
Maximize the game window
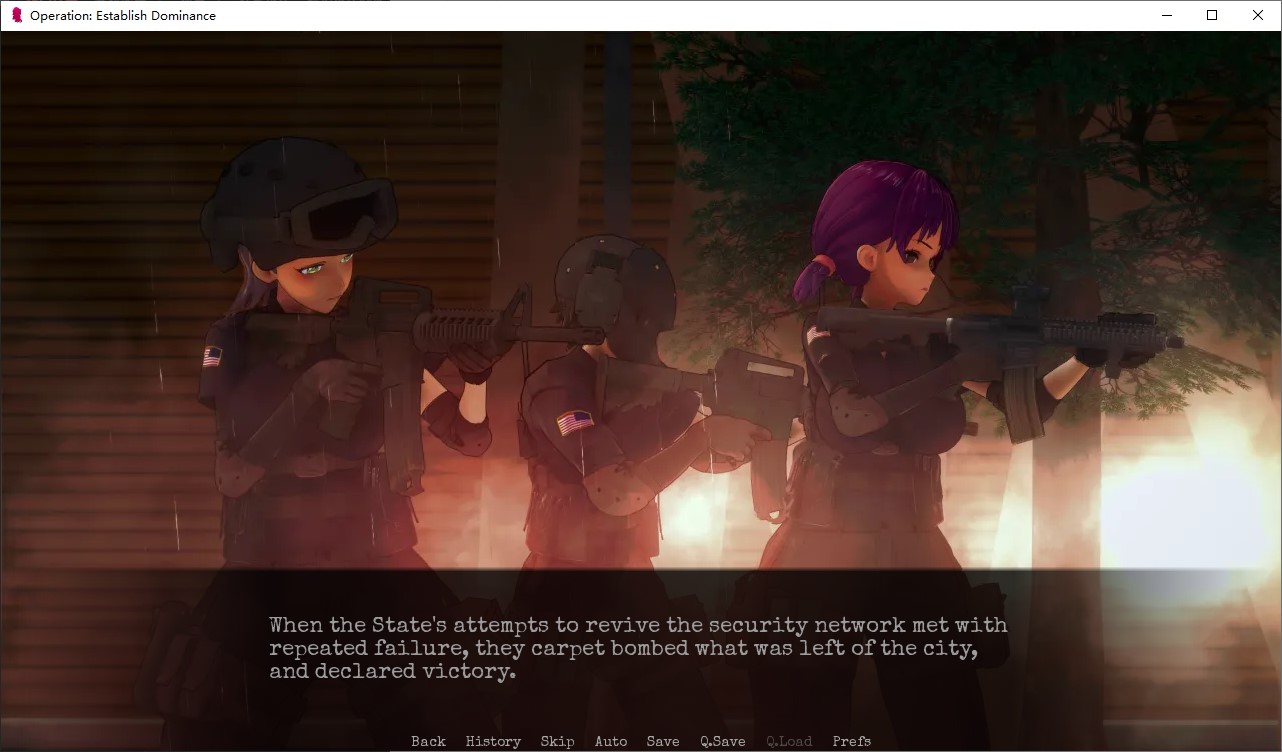(1211, 15)
